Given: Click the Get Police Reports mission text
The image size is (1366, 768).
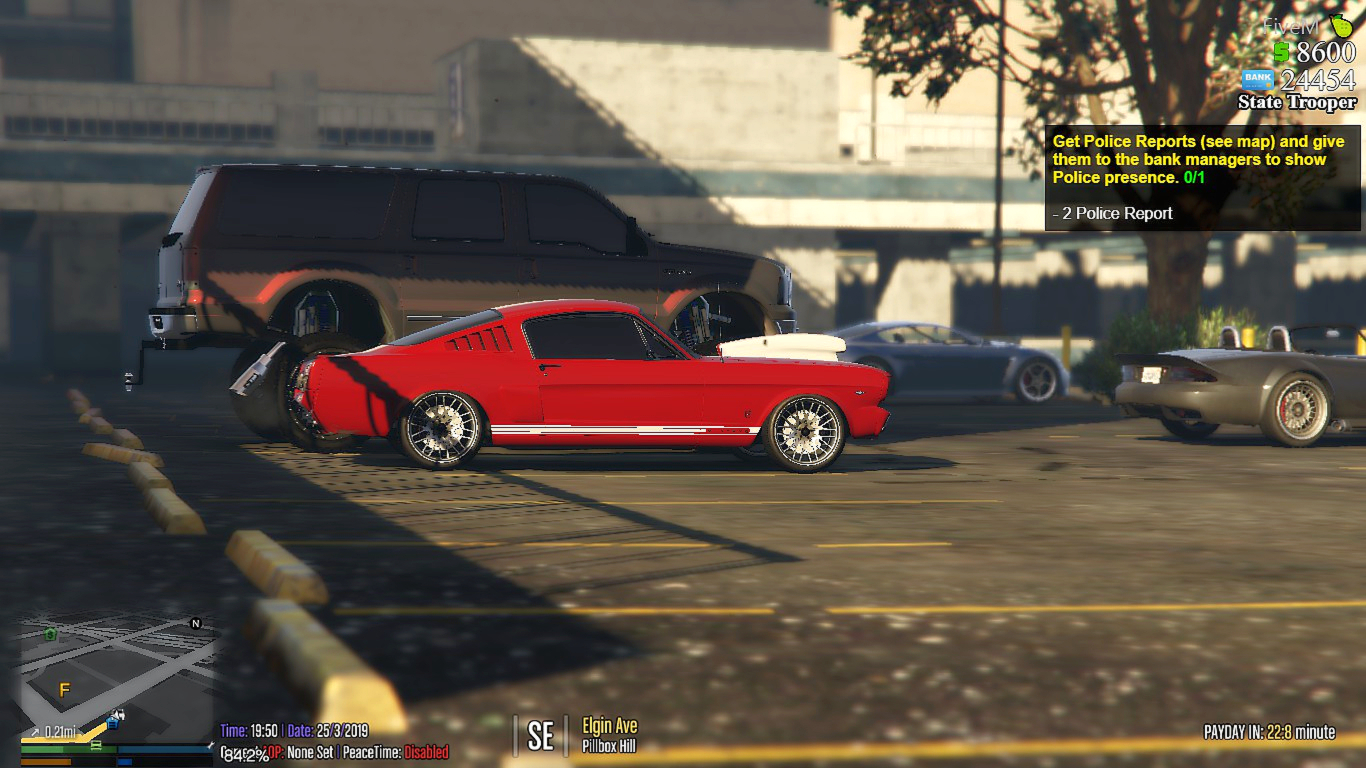Looking at the screenshot, I should [x=1196, y=157].
